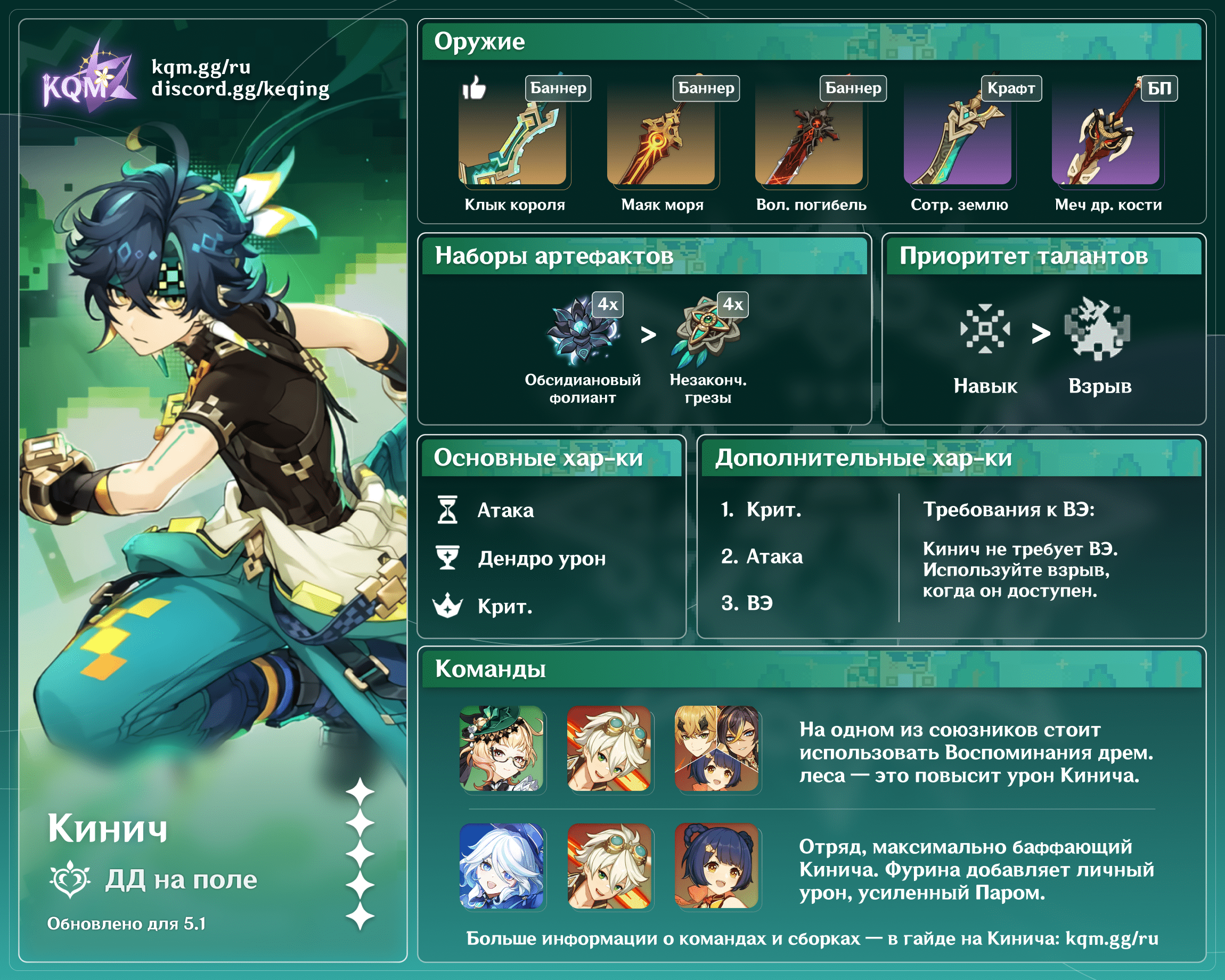This screenshot has height=980, width=1225.
Task: Open Emilie's team portrait
Action: [x=502, y=748]
